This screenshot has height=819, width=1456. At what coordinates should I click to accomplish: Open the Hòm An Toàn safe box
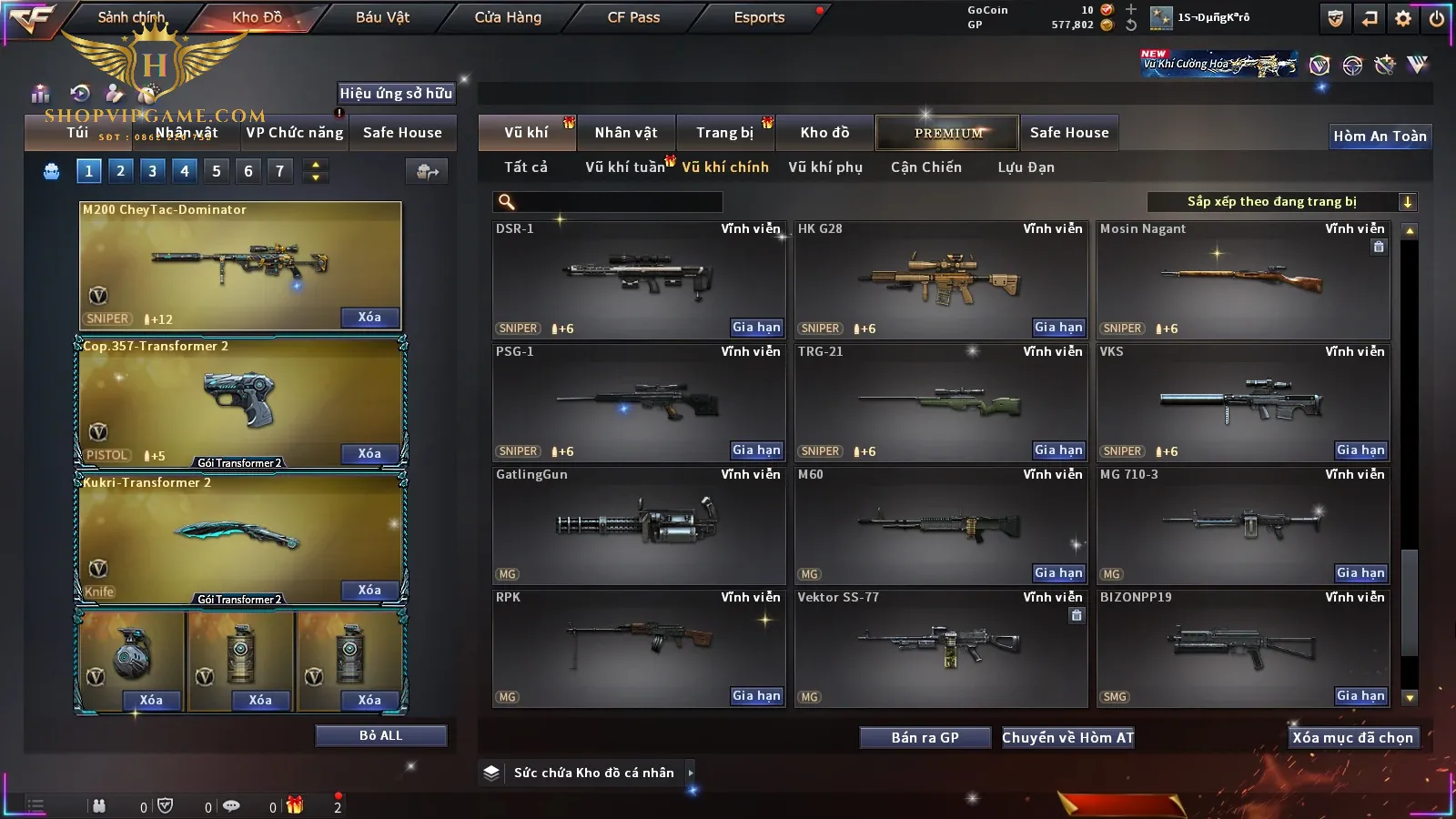point(1380,136)
